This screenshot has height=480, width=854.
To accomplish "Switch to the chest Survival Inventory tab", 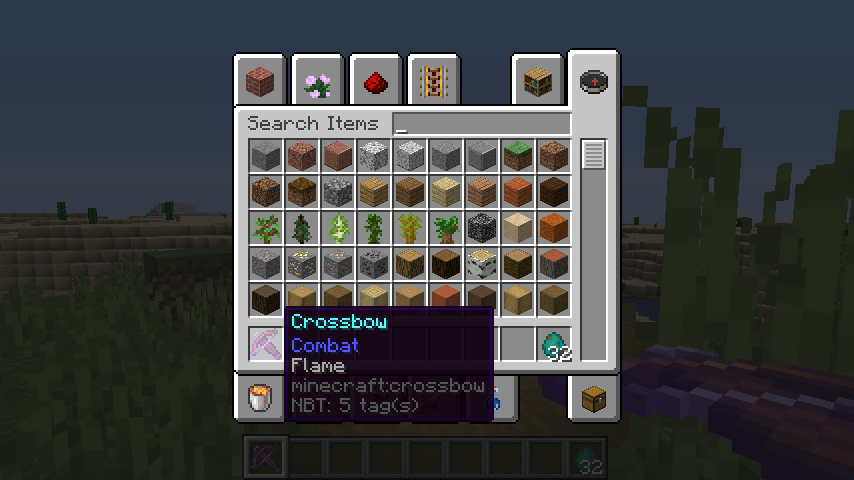I will [594, 399].
